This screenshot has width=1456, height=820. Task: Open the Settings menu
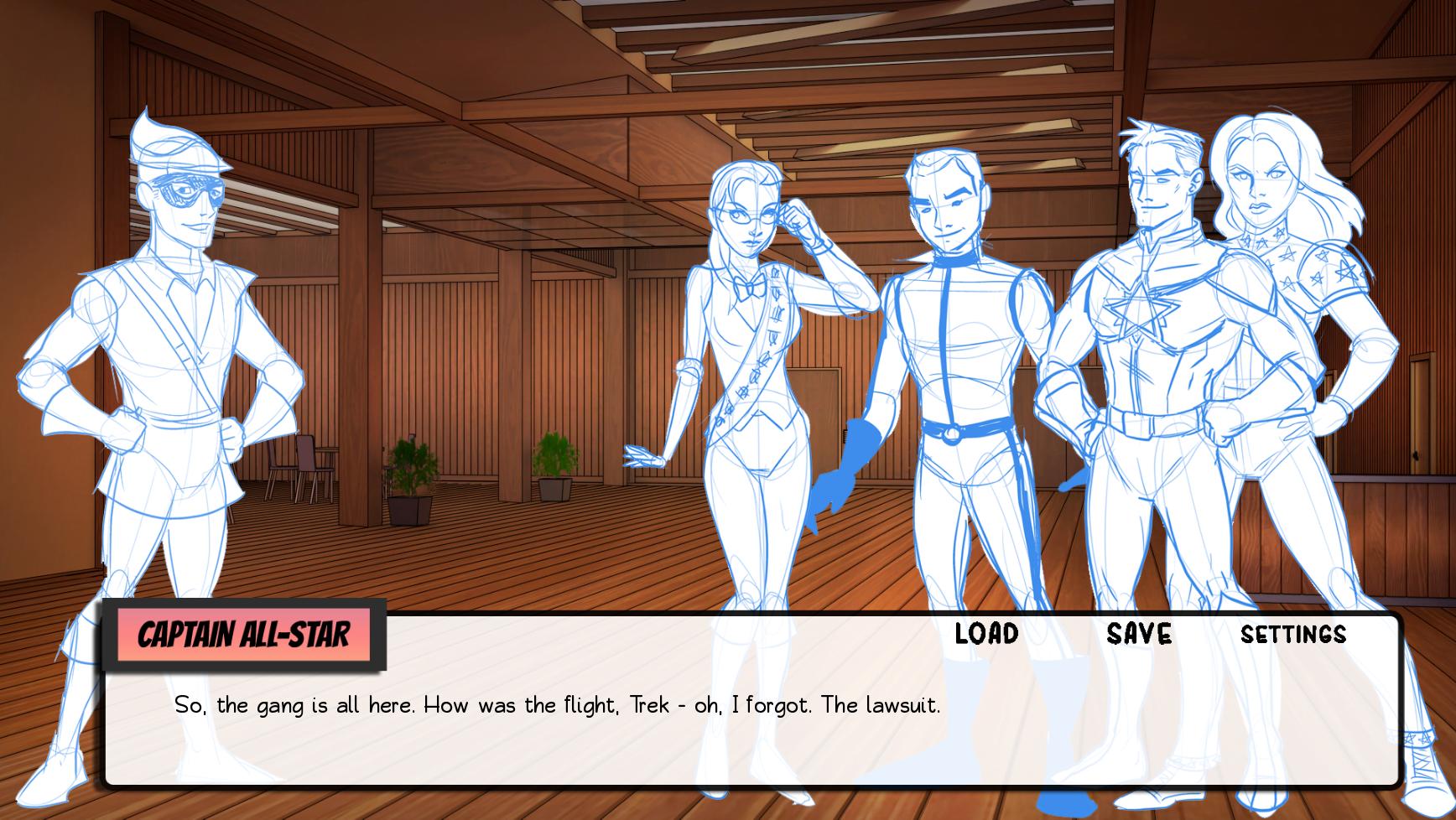[x=1295, y=636]
